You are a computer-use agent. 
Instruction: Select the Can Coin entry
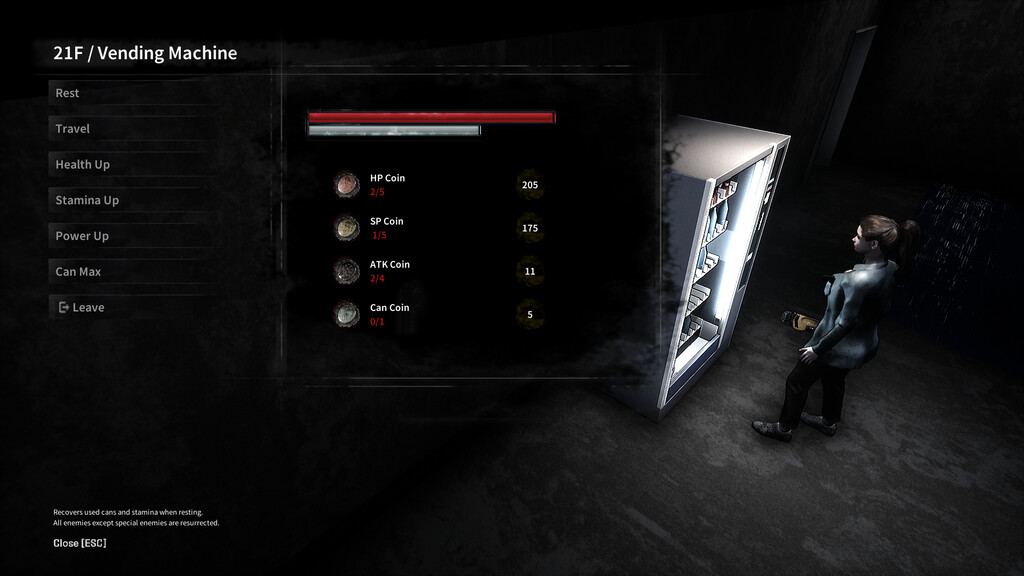pyautogui.click(x=389, y=313)
